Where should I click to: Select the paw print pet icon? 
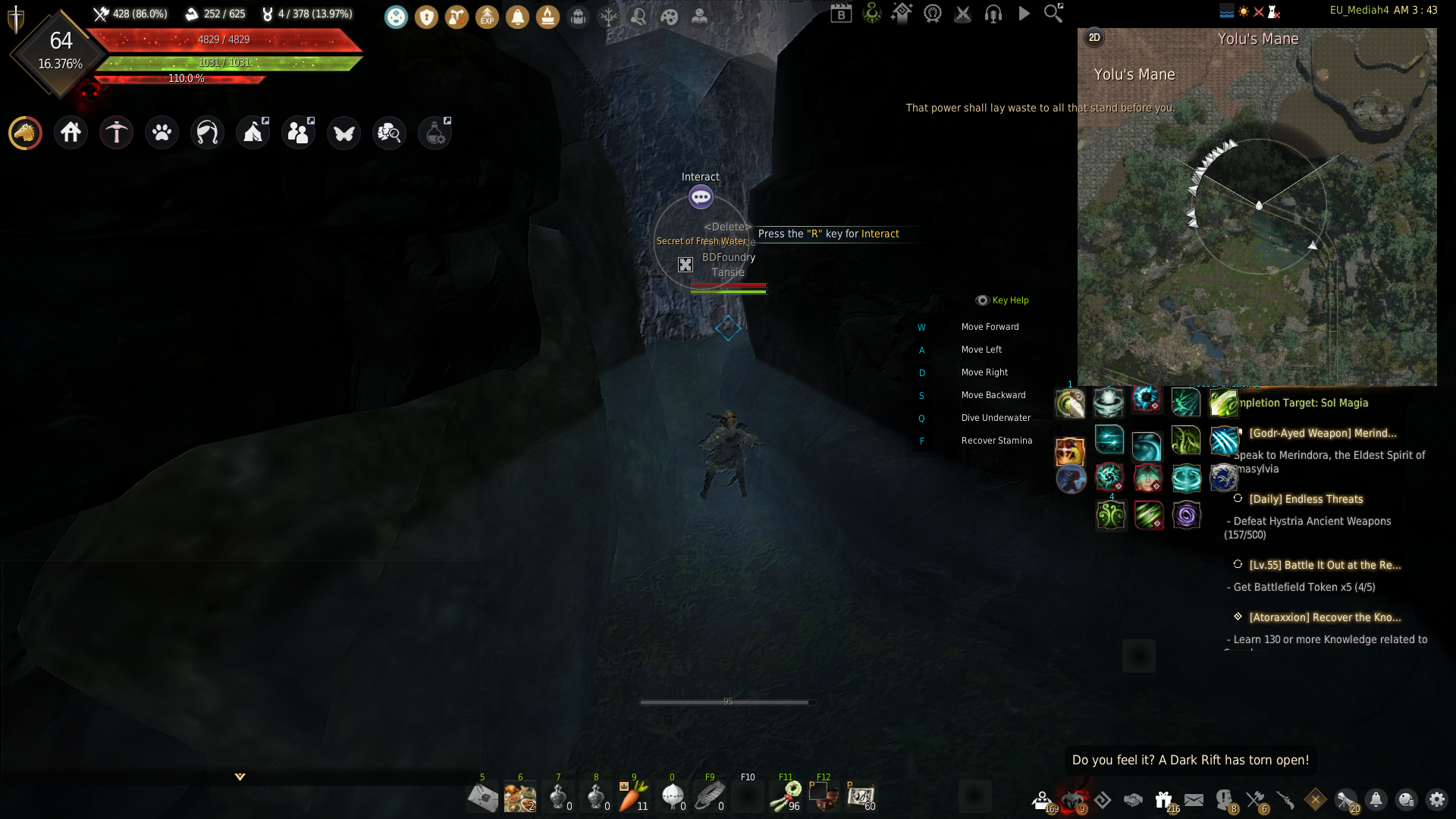[162, 133]
